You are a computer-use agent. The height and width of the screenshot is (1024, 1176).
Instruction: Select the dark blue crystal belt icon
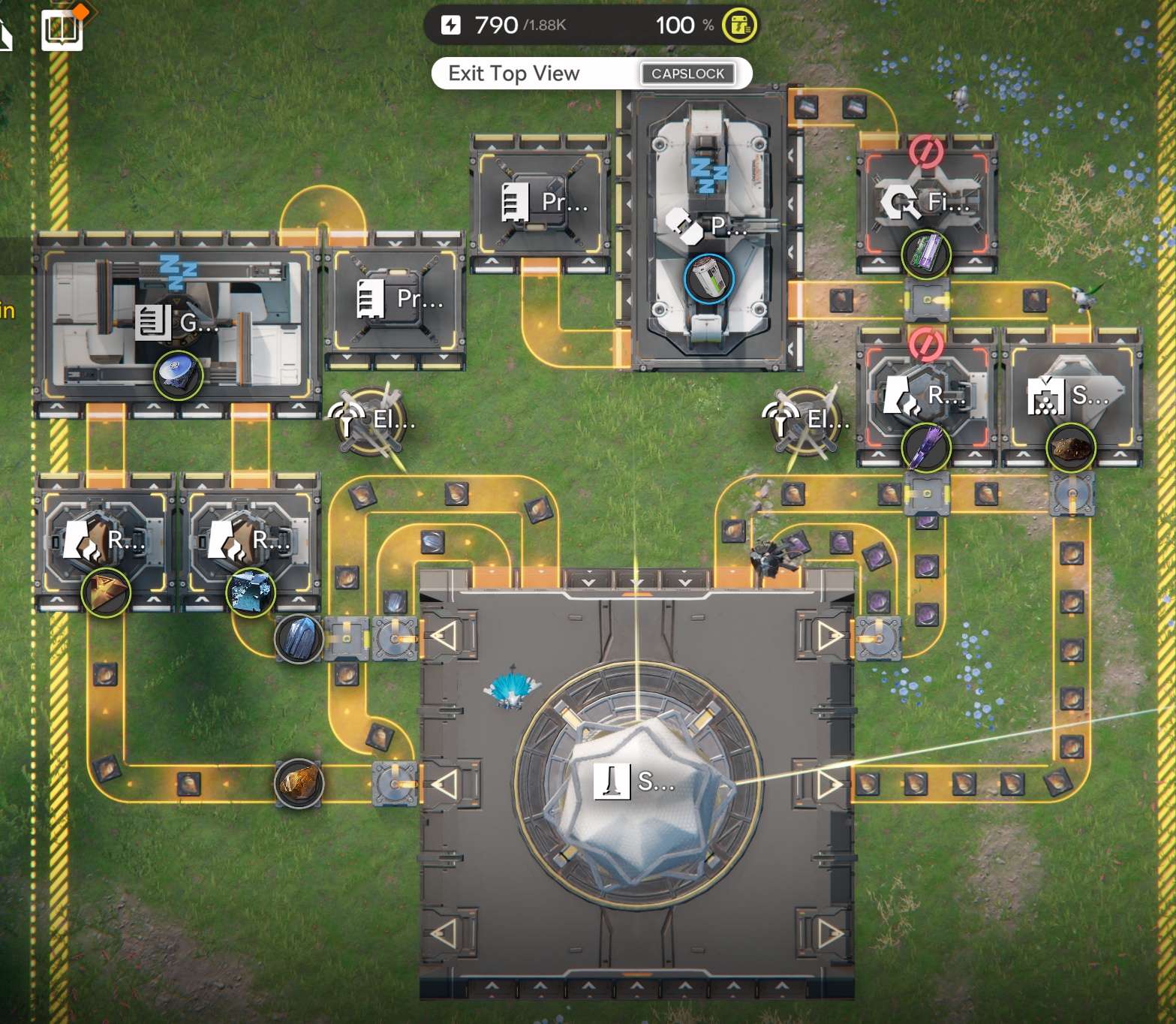299,639
